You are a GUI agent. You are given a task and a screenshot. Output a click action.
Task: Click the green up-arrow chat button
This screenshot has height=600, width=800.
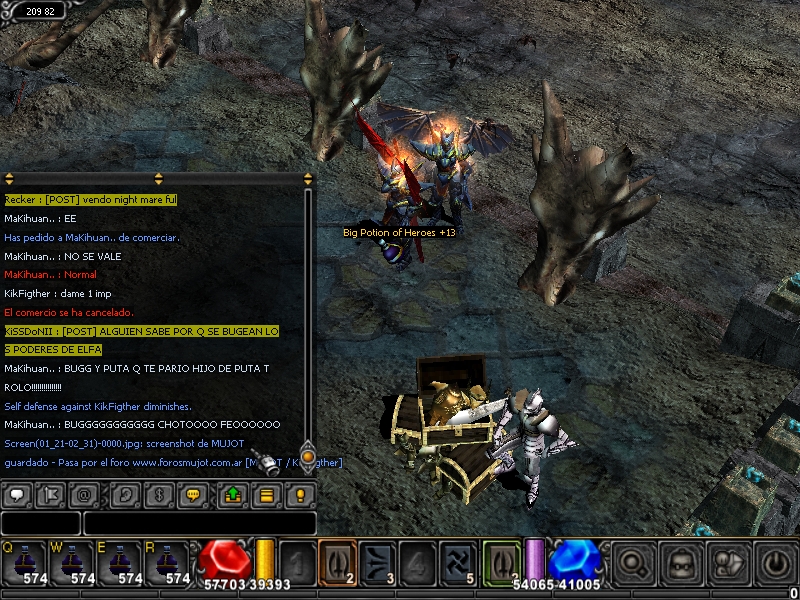coord(232,494)
